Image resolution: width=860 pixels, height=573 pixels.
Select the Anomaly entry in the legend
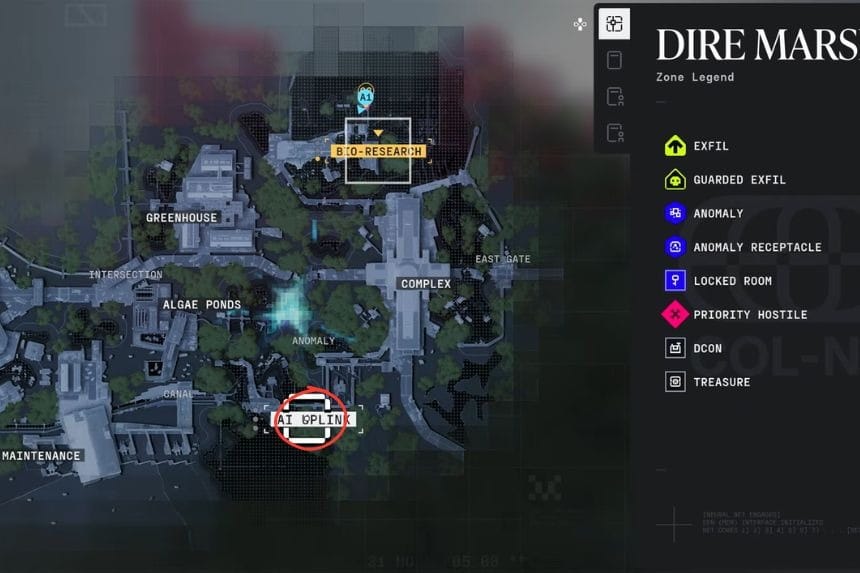click(x=717, y=213)
